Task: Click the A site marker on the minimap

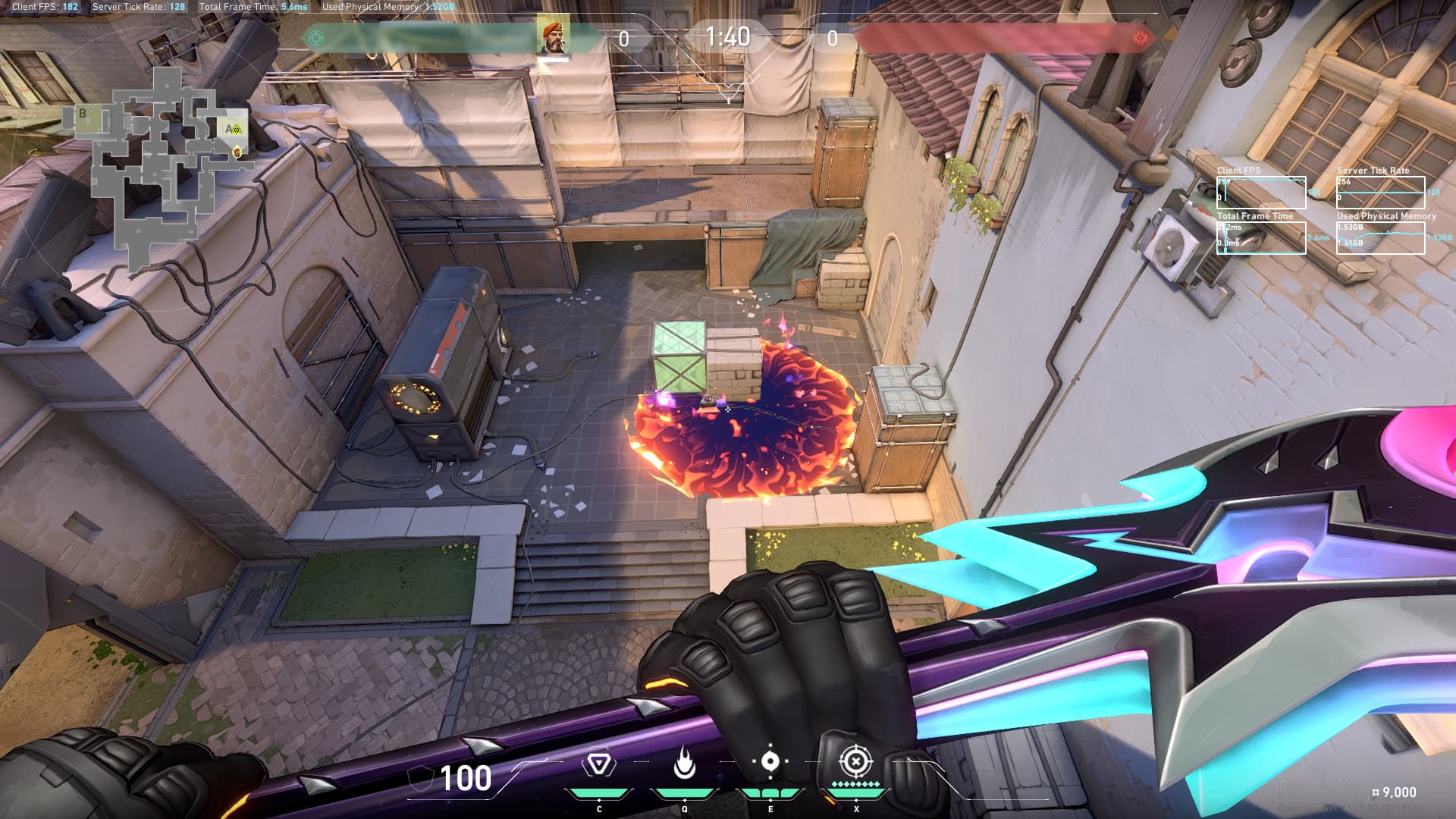Action: [230, 129]
